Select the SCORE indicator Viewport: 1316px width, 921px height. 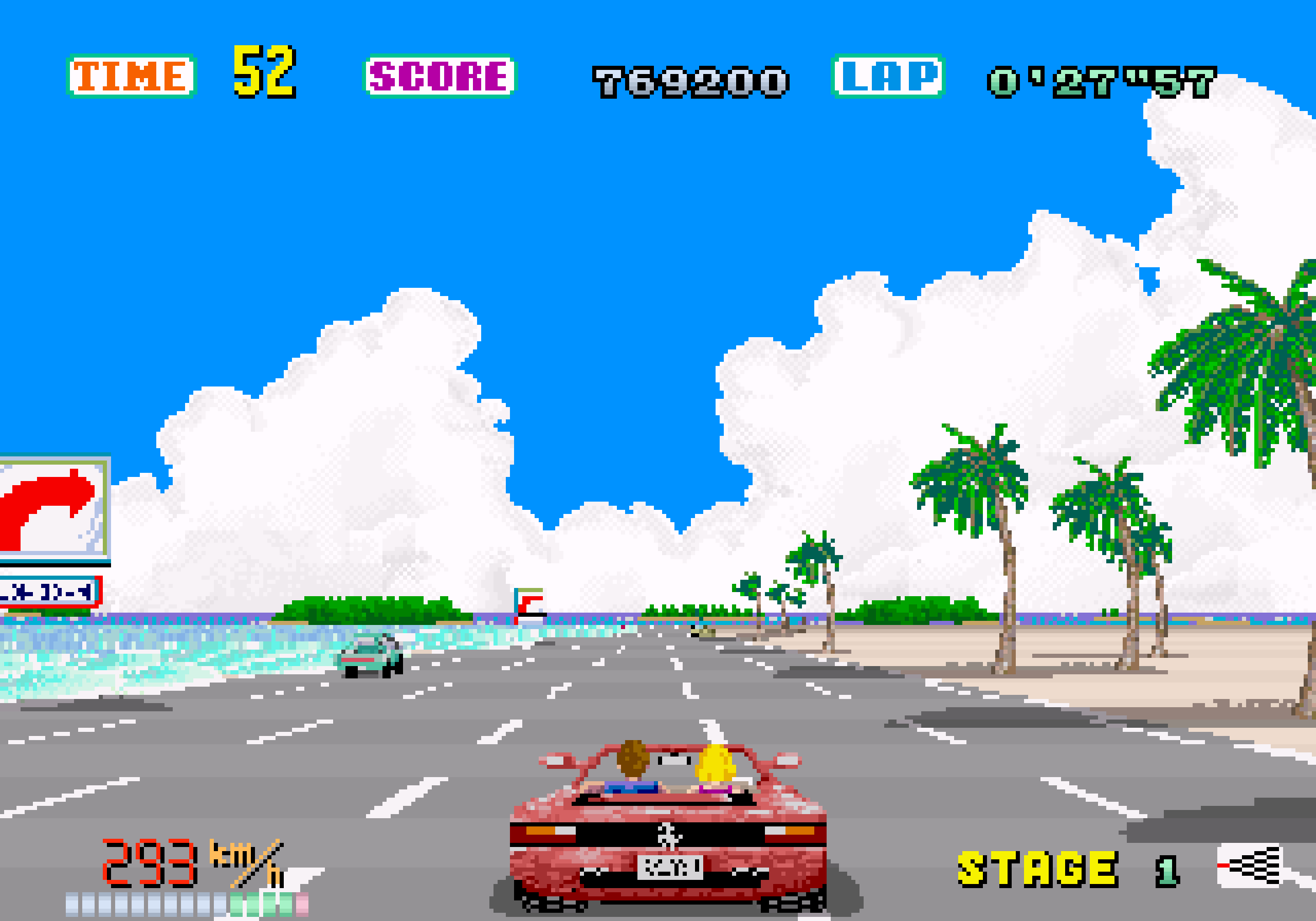tap(439, 75)
